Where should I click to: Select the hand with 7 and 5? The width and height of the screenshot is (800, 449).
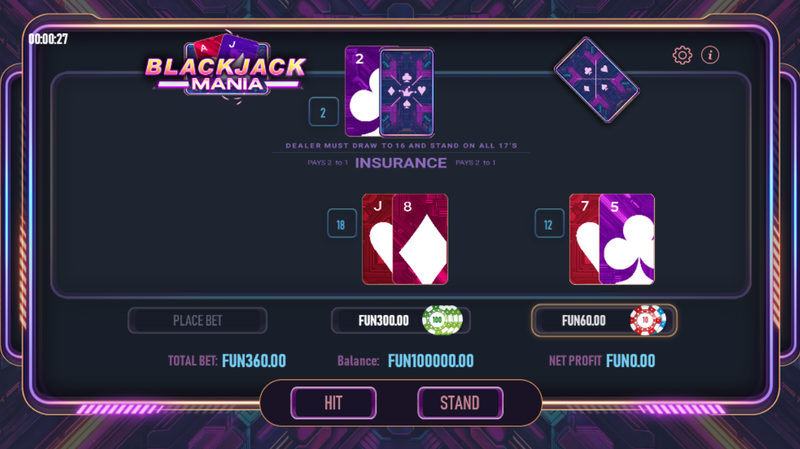click(x=612, y=239)
